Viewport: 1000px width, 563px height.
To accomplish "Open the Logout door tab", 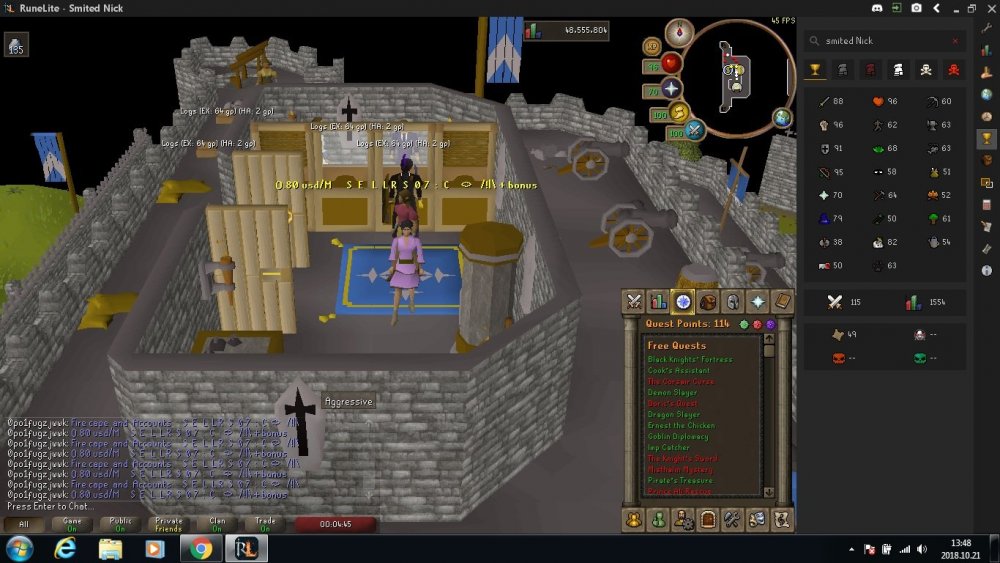I will point(707,519).
